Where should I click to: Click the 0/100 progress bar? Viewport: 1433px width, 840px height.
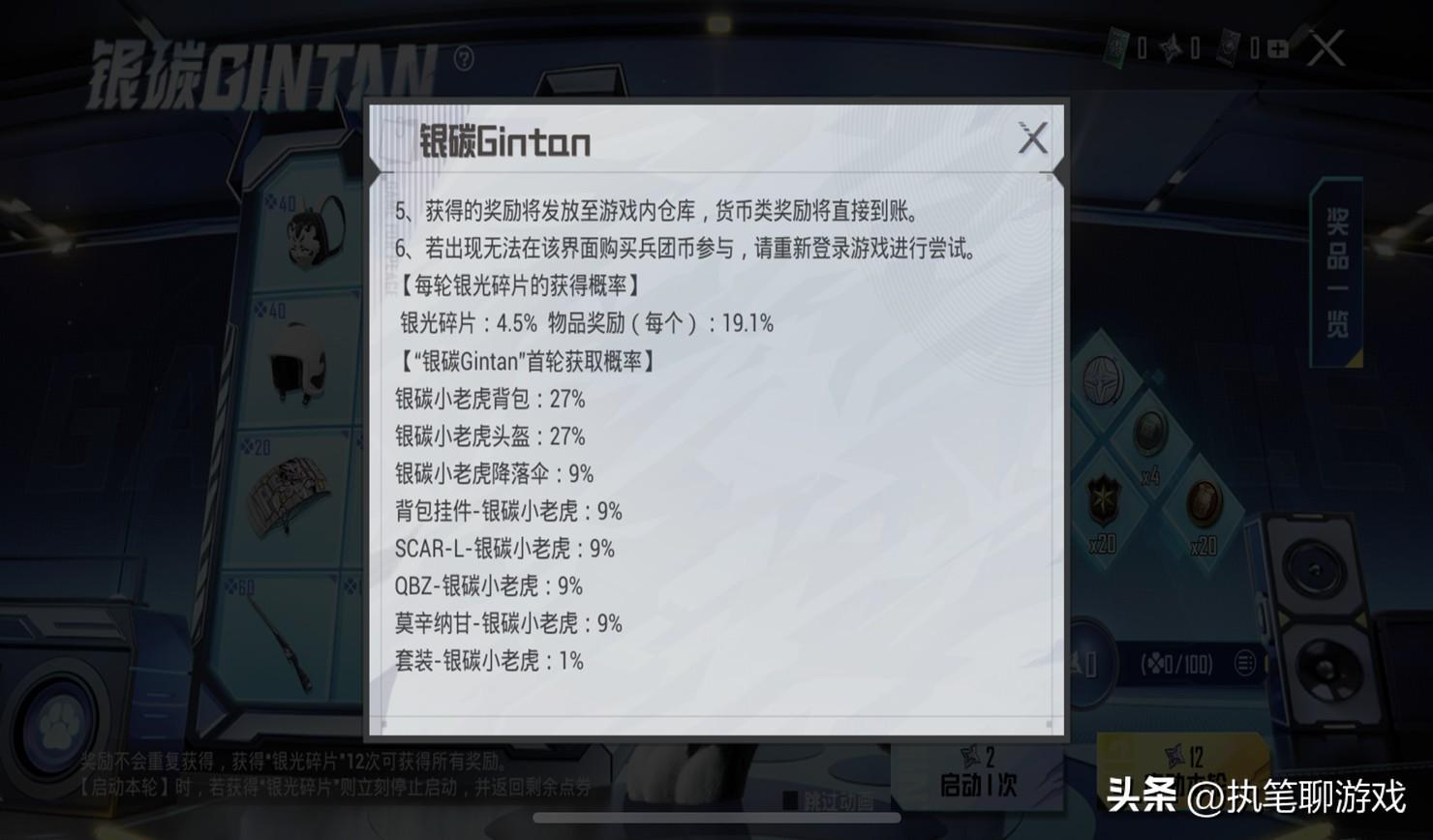tap(1176, 664)
